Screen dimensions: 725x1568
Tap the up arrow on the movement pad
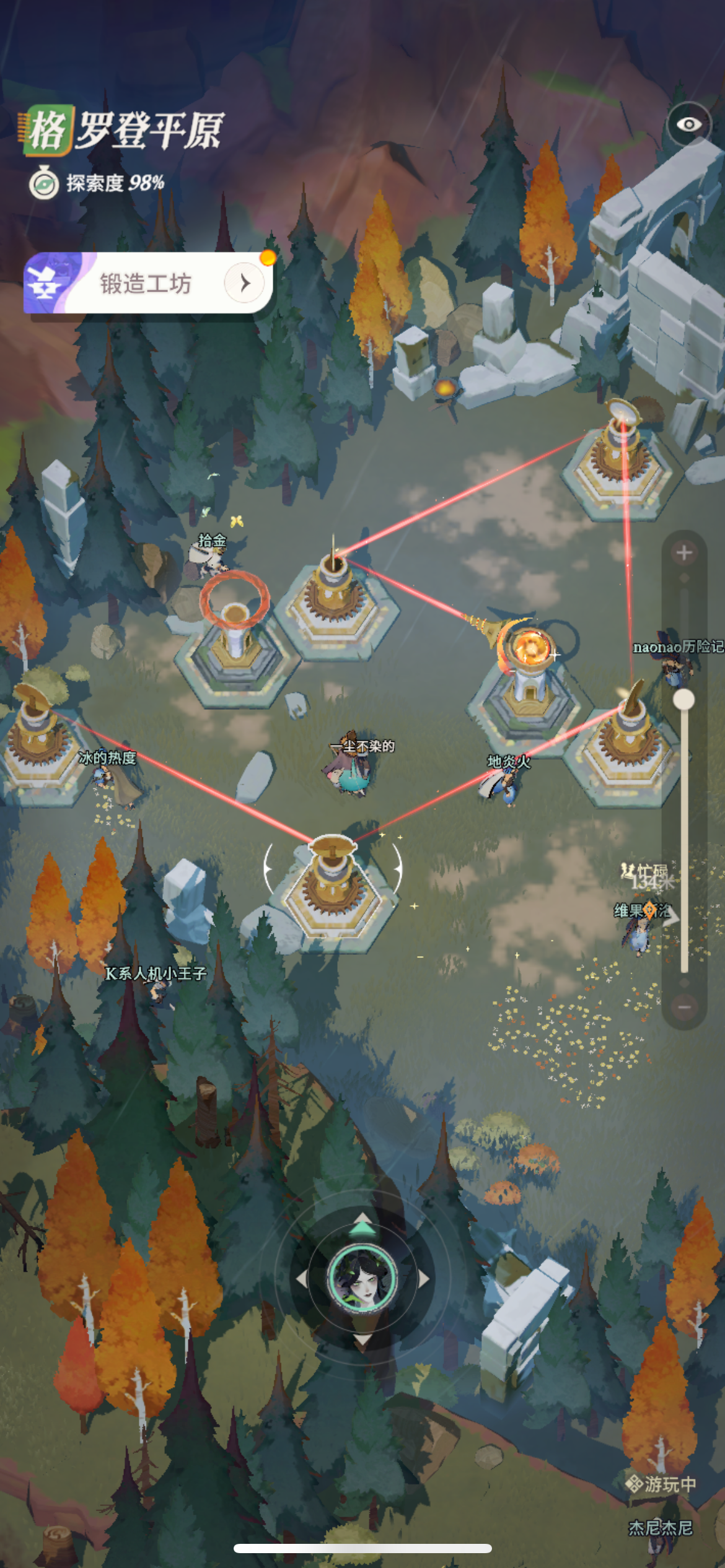pos(362,1226)
